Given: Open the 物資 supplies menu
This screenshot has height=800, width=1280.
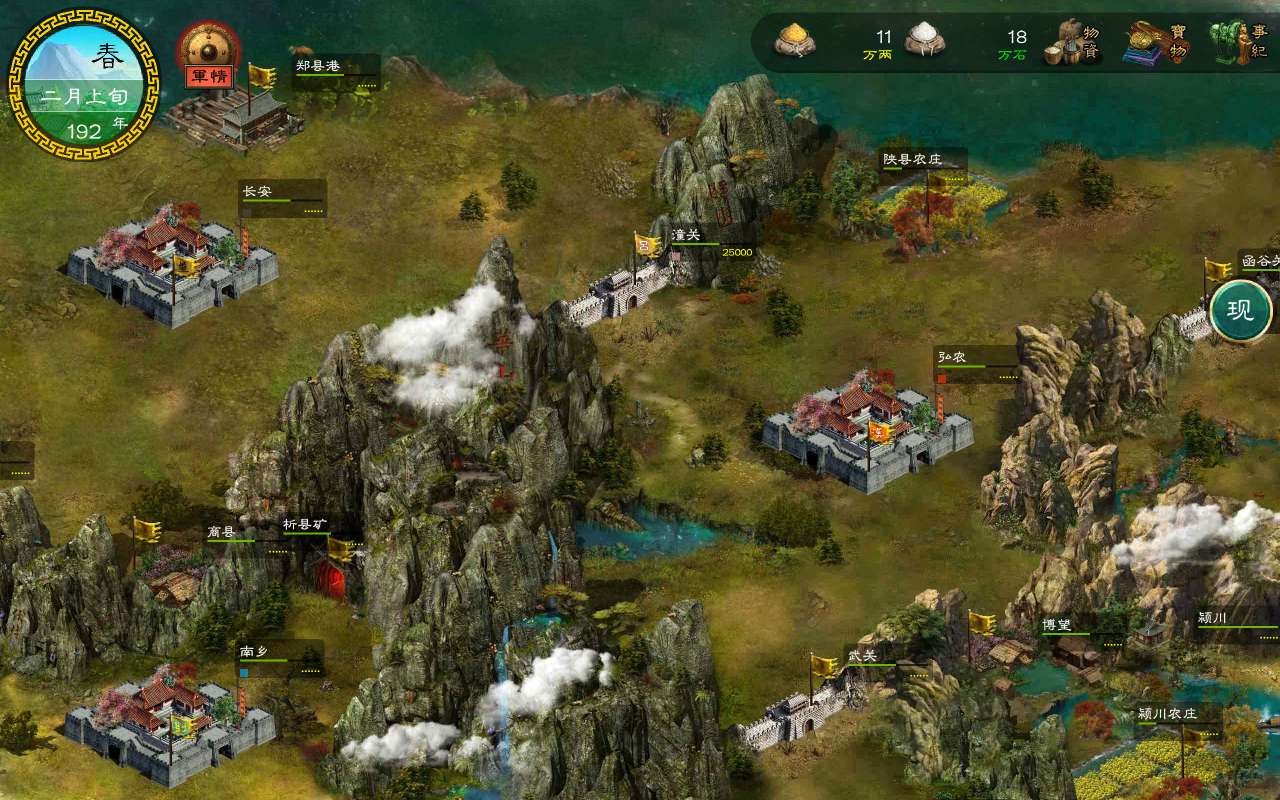Looking at the screenshot, I should (x=1074, y=43).
